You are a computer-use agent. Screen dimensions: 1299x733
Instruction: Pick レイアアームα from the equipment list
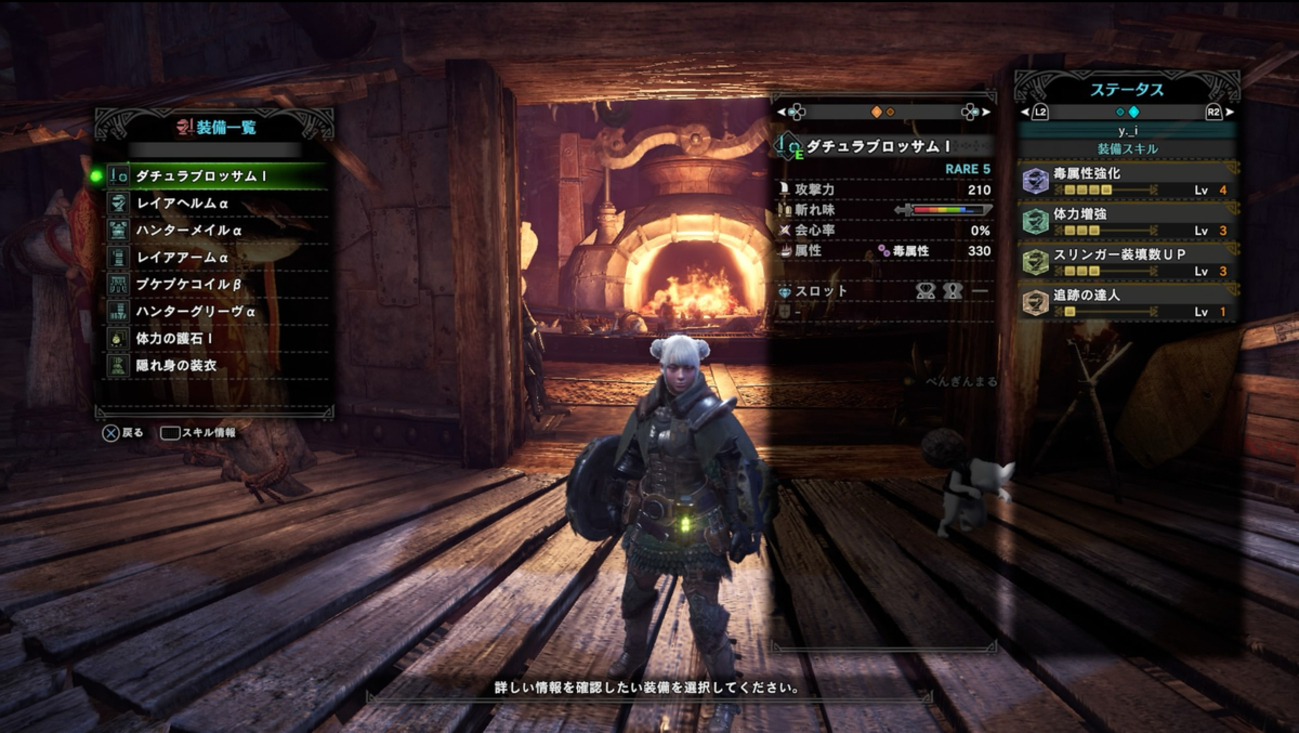click(215, 257)
